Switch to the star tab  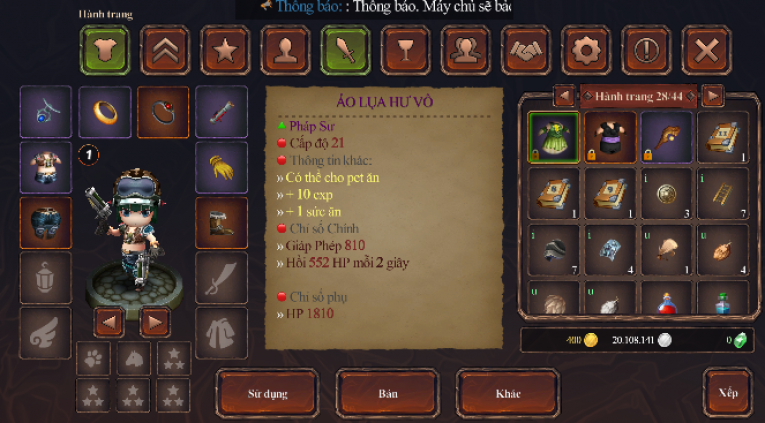pos(225,50)
